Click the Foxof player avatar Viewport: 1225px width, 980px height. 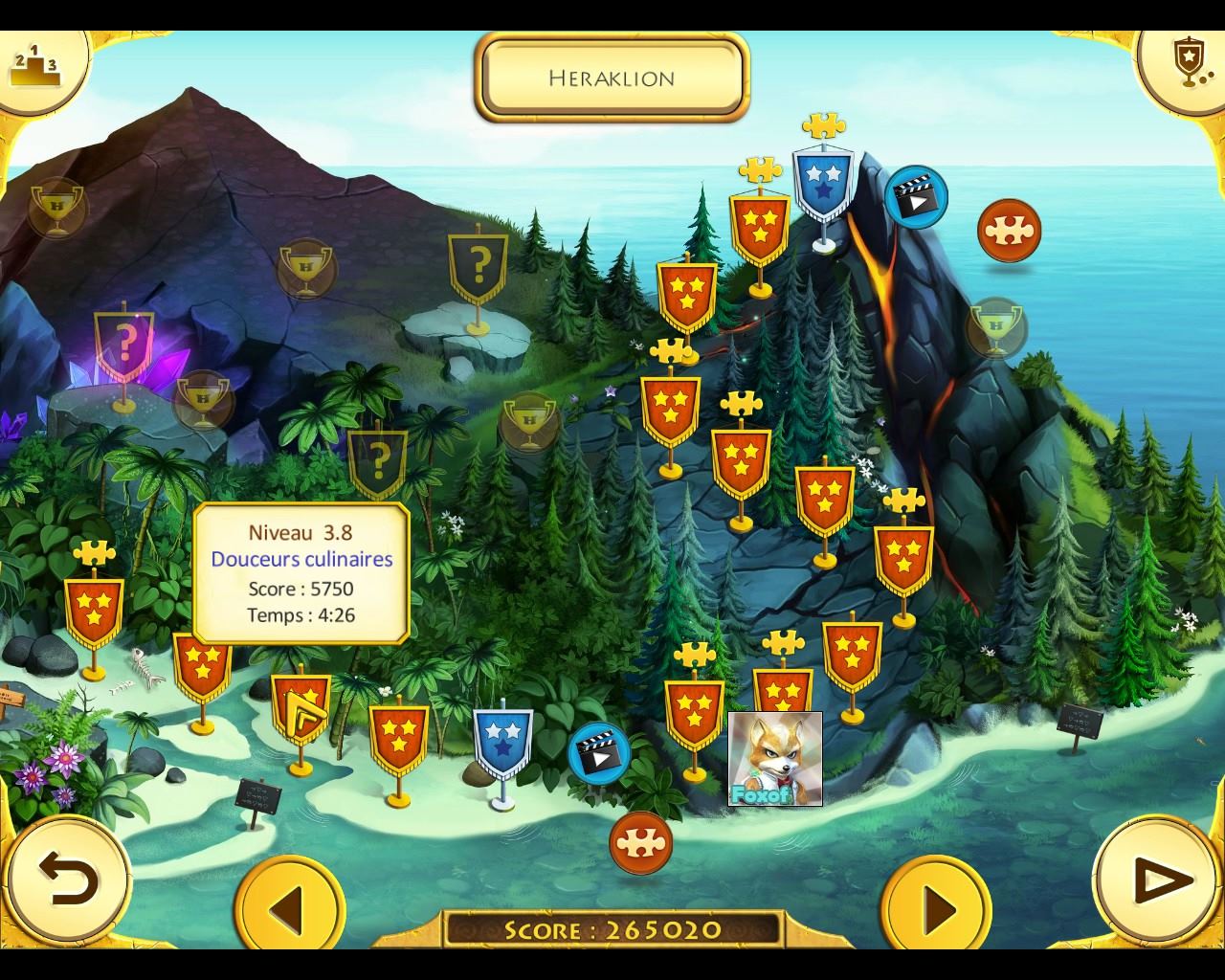pyautogui.click(x=774, y=758)
